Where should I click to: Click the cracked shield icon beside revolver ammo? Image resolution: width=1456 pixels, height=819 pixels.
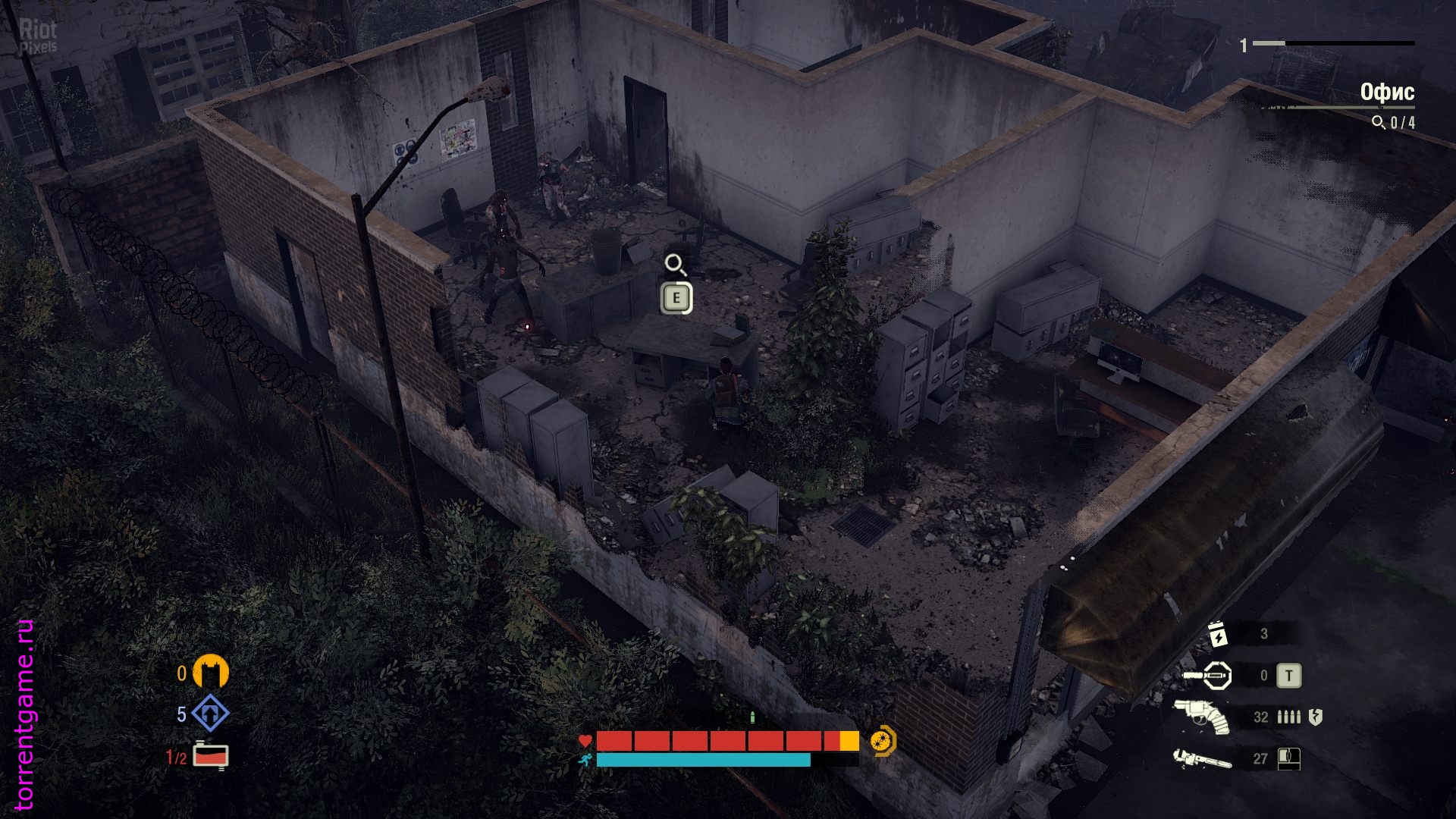(1316, 717)
